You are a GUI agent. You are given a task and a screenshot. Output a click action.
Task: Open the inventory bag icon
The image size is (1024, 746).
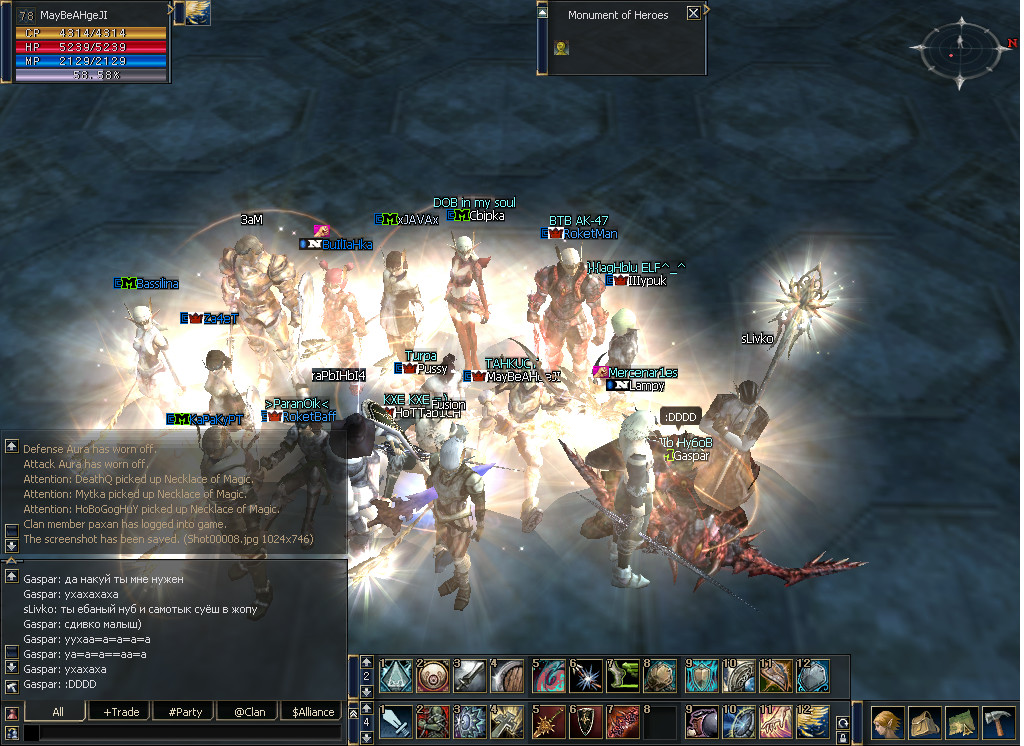point(925,722)
